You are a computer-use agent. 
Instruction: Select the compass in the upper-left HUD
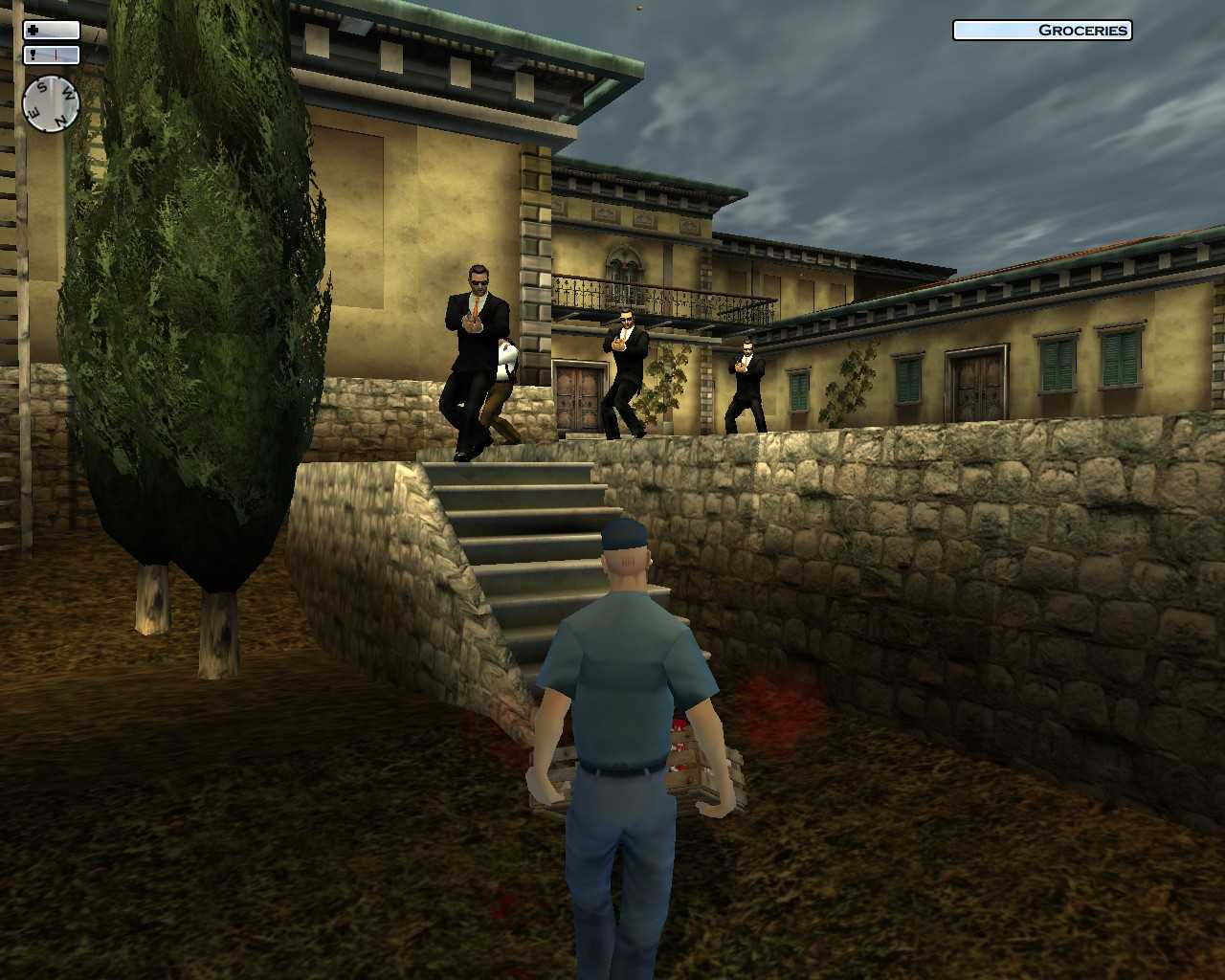[51, 102]
